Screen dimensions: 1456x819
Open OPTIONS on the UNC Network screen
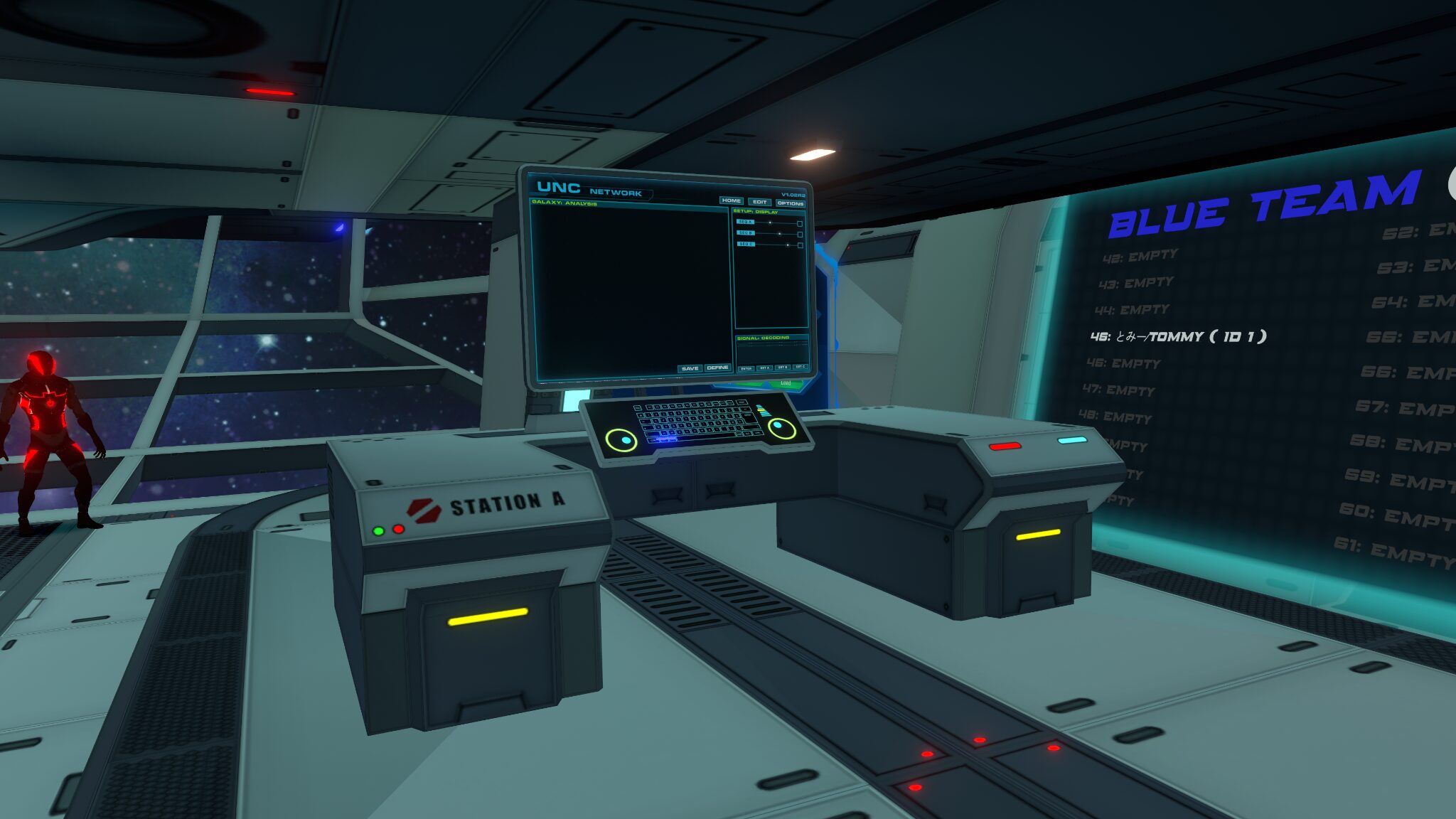[790, 203]
